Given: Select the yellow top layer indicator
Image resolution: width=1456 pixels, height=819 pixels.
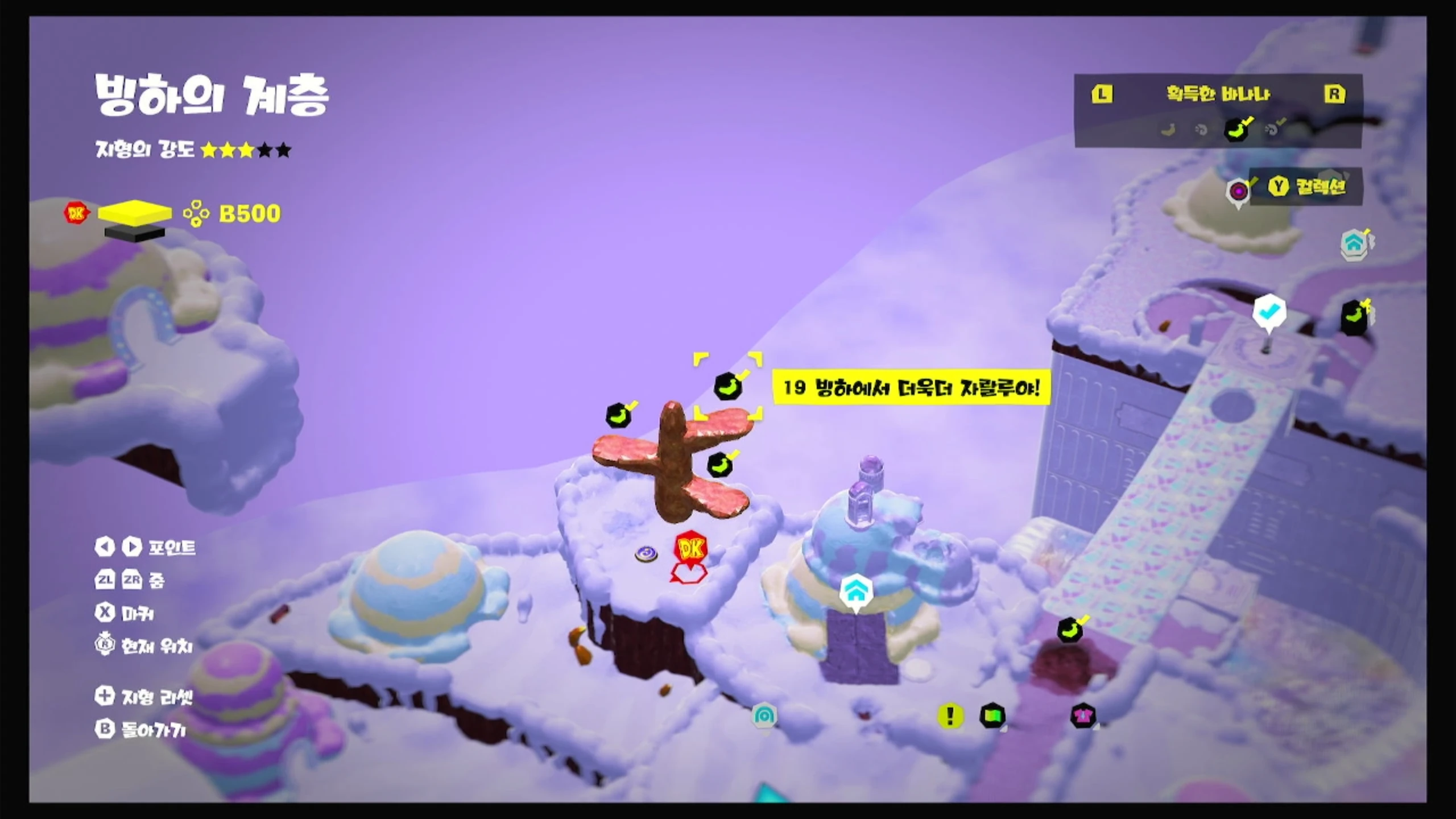Looking at the screenshot, I should coord(135,212).
